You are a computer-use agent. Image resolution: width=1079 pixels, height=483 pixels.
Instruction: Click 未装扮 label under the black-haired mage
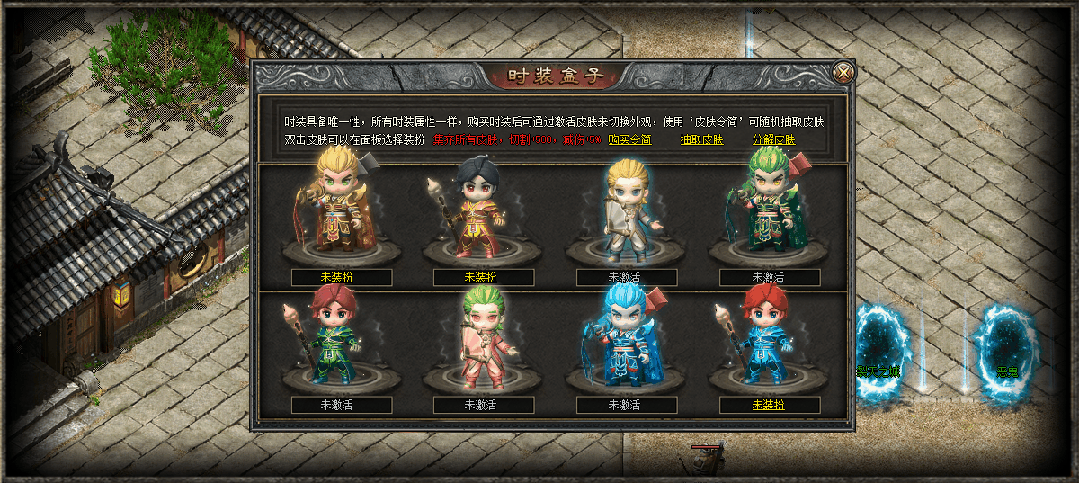484,277
